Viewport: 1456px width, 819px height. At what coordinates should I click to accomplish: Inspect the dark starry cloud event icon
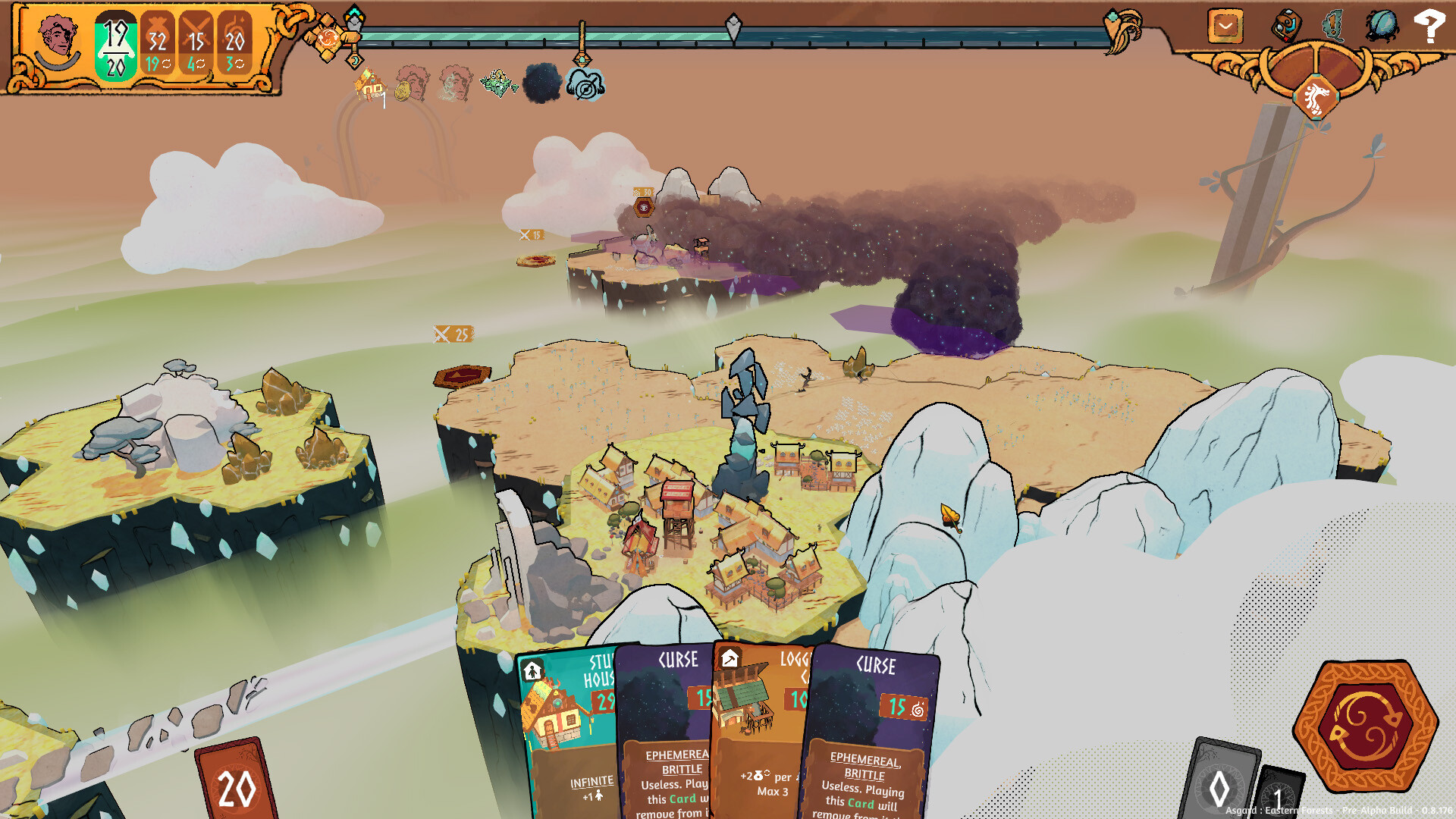point(542,83)
